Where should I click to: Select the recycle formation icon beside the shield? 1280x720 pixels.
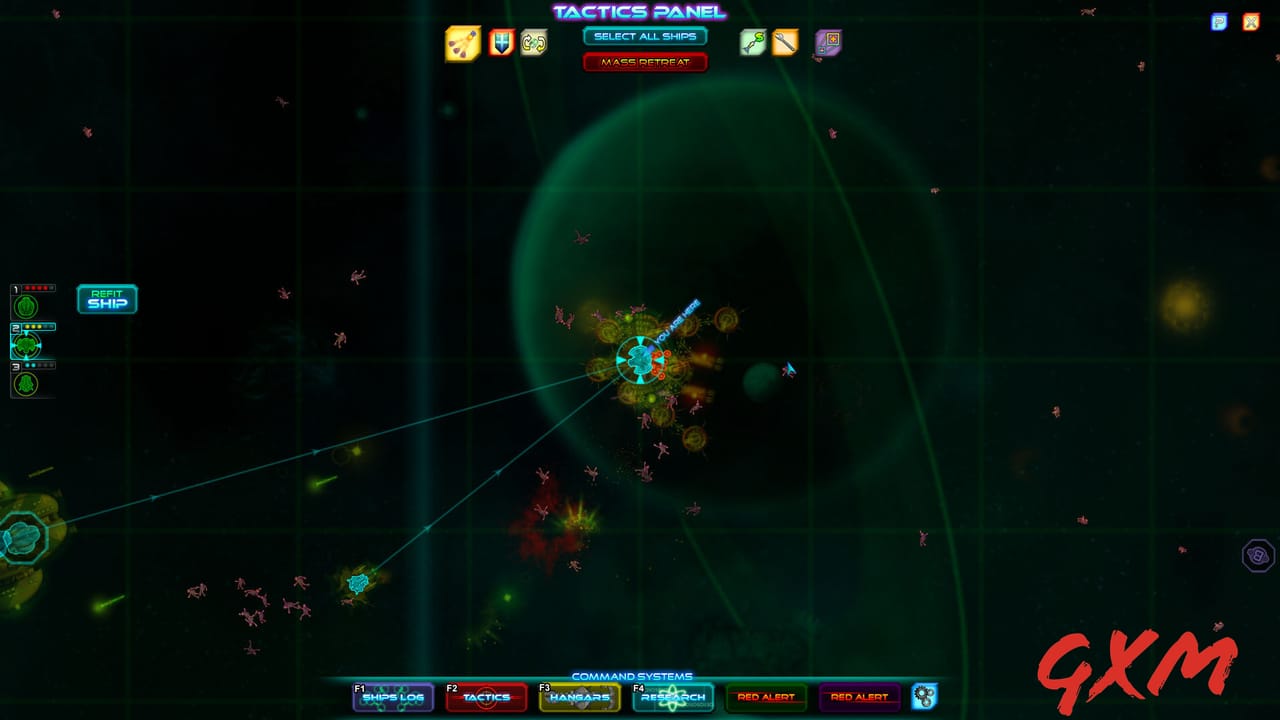pyautogui.click(x=533, y=44)
